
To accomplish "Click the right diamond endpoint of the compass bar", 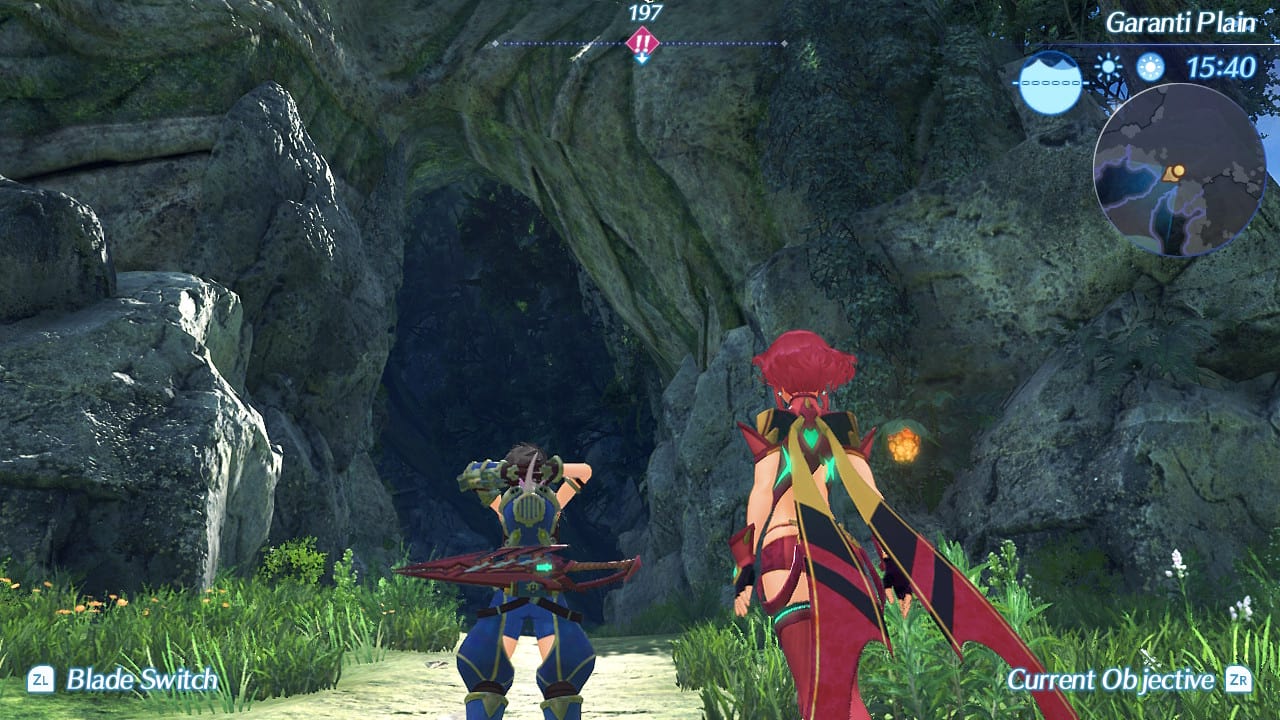I will pyautogui.click(x=784, y=42).
